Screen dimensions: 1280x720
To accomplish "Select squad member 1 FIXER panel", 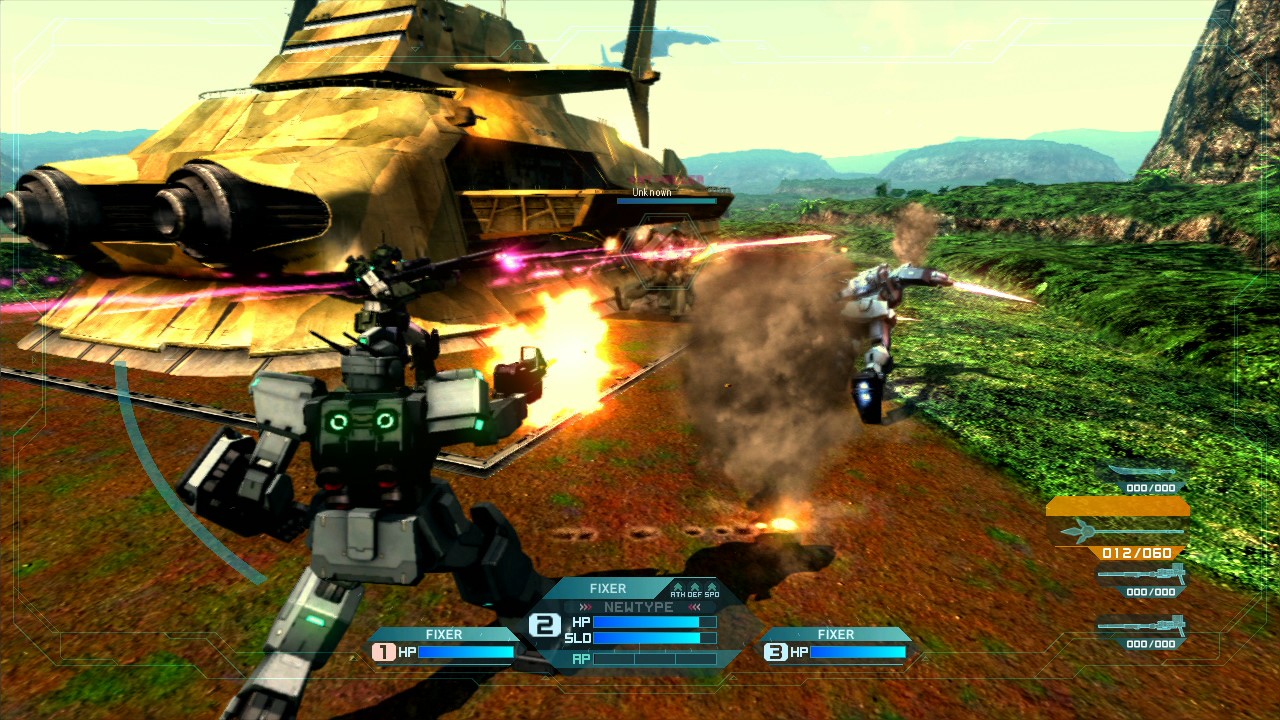I will coord(444,644).
